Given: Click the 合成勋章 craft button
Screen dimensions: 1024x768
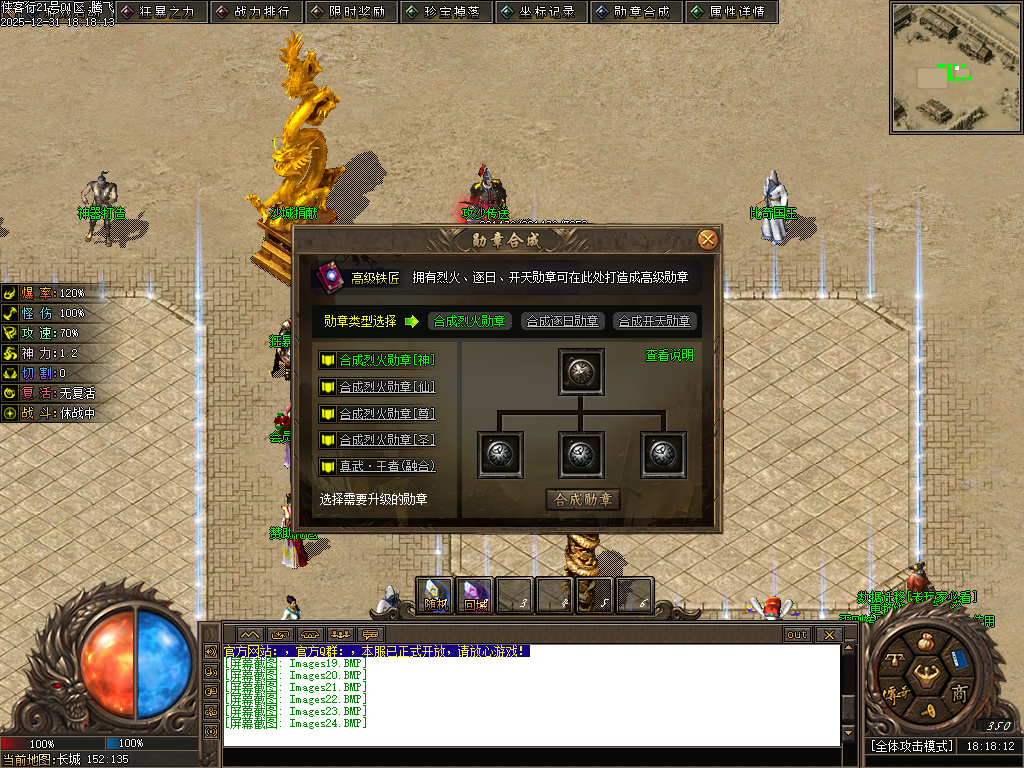Looking at the screenshot, I should pyautogui.click(x=583, y=499).
